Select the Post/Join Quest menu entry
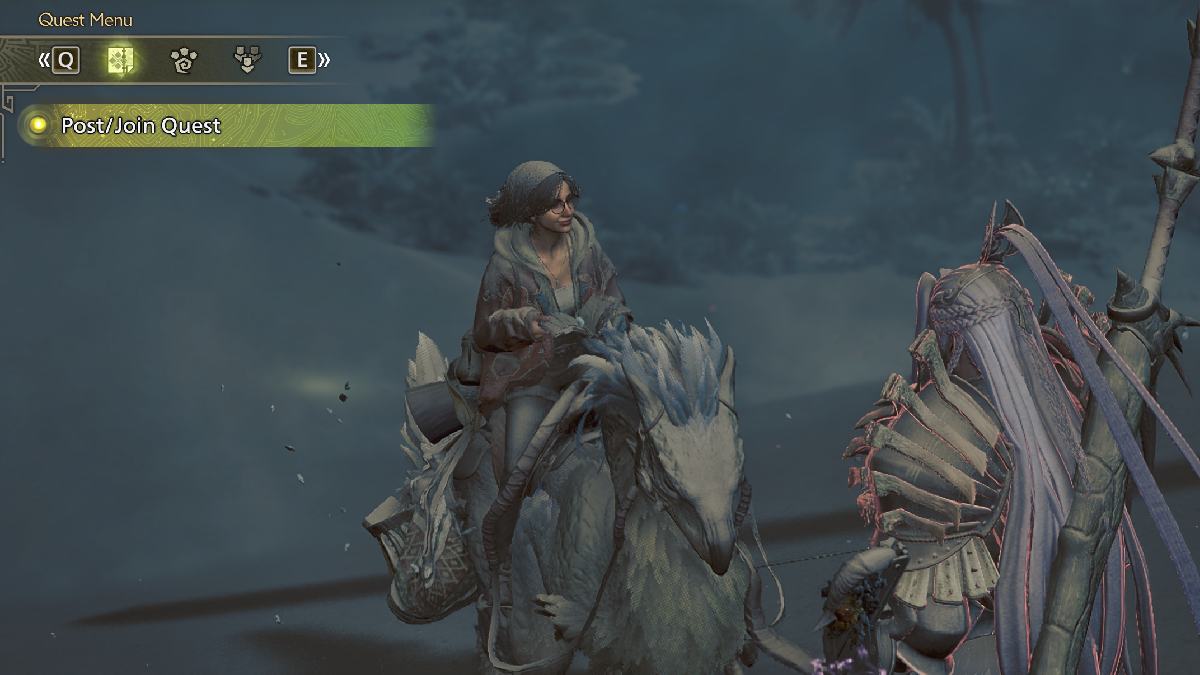This screenshot has width=1200, height=675. click(140, 126)
